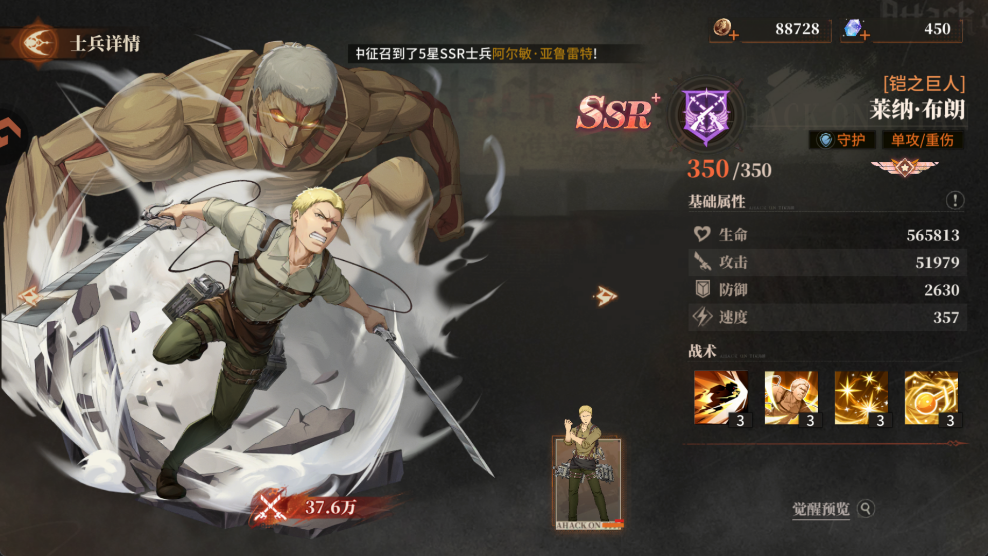Image resolution: width=988 pixels, height=556 pixels.
Task: Open the winged star rank badge
Action: click(896, 166)
